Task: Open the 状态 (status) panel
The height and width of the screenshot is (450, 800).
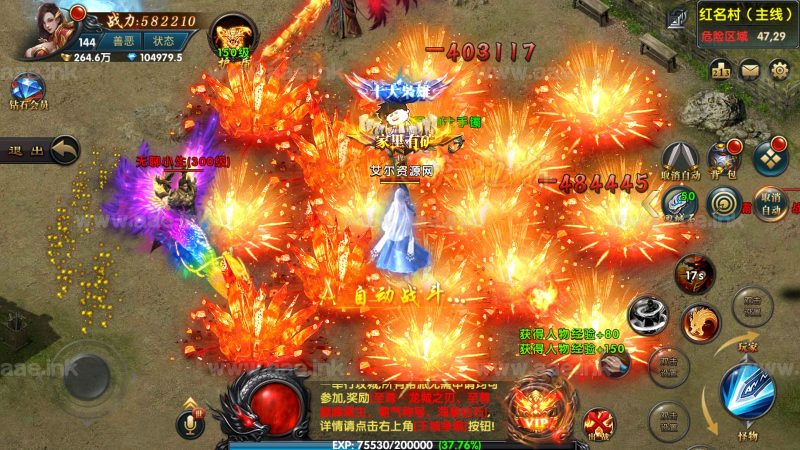Action: tap(164, 41)
